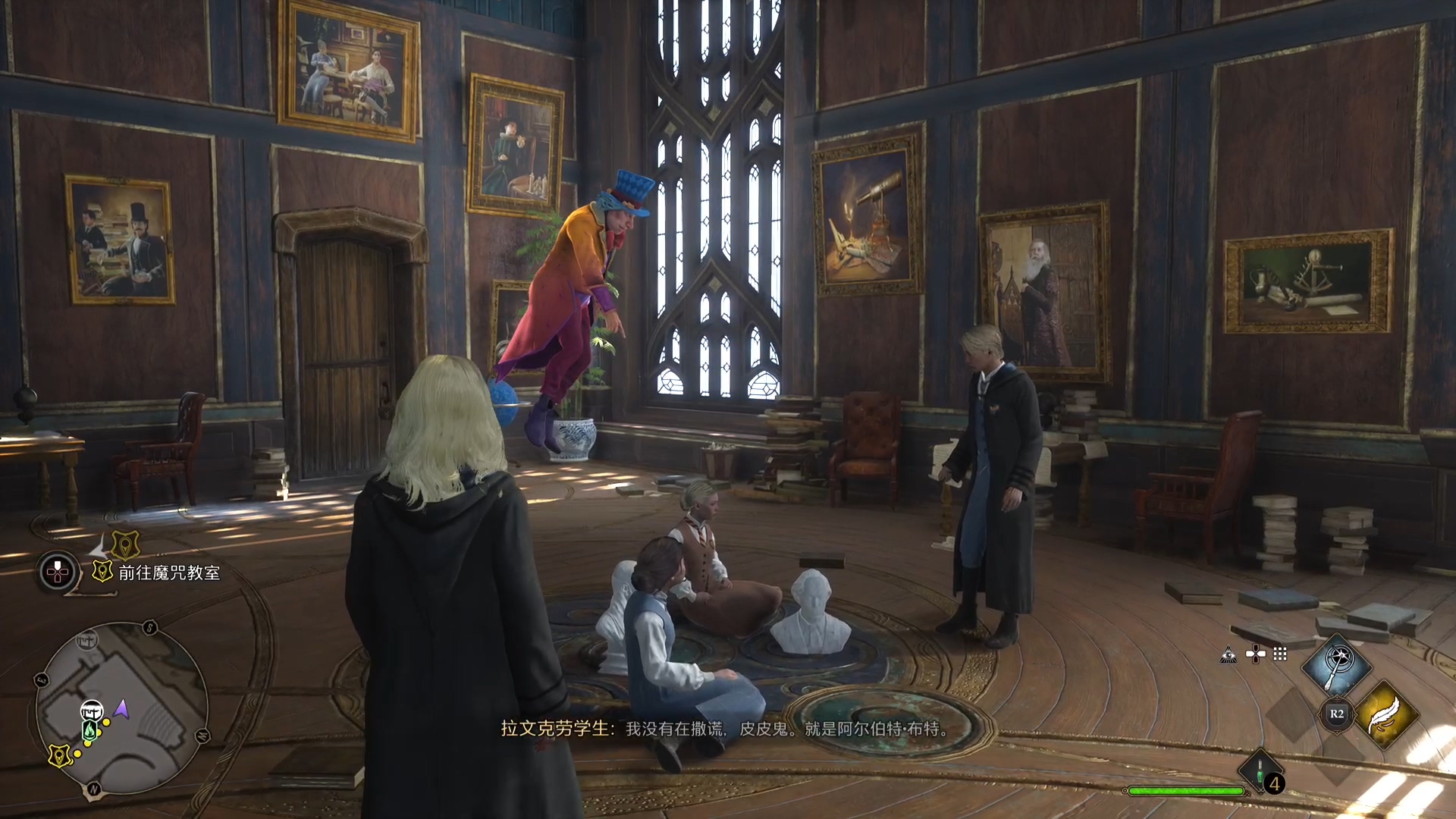Viewport: 1456px width, 819px height.
Task: Use the green Wiggenweld healing potion
Action: click(1260, 773)
